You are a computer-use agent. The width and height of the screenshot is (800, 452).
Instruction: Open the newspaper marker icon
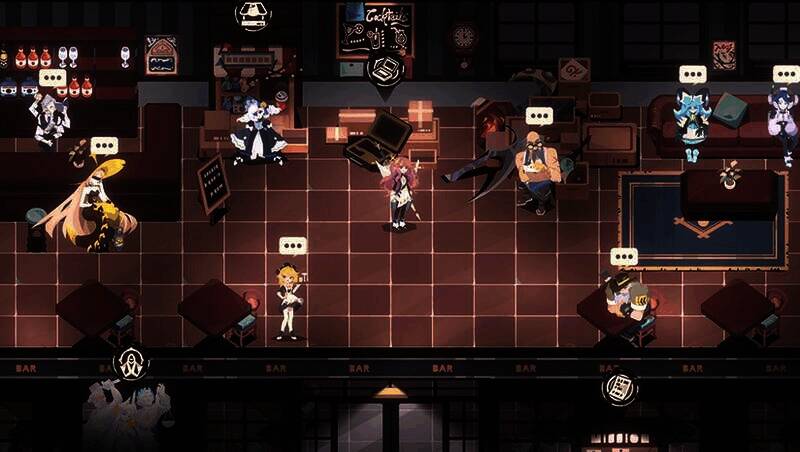click(x=620, y=387)
